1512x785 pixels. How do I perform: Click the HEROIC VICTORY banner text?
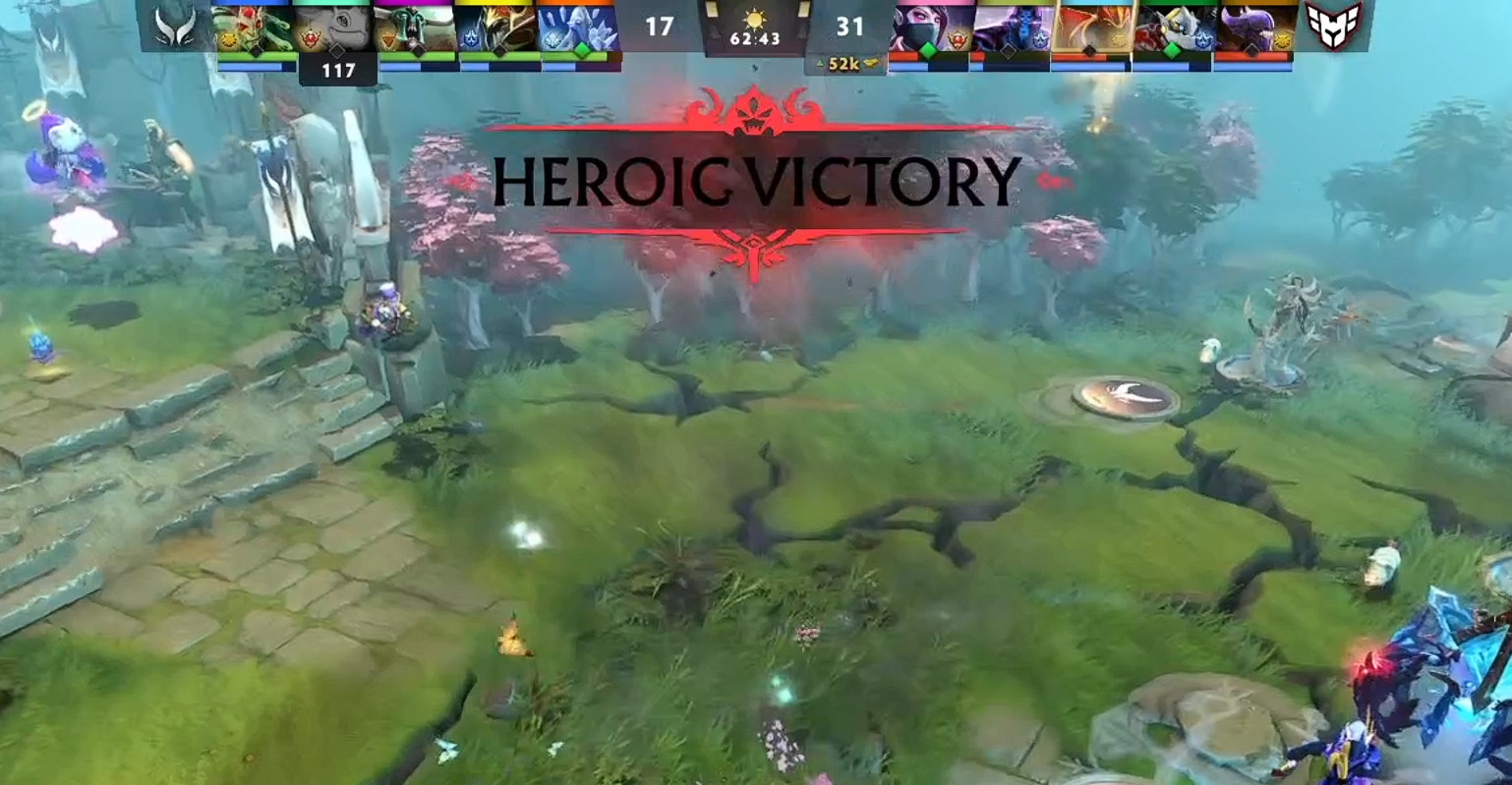[x=756, y=181]
